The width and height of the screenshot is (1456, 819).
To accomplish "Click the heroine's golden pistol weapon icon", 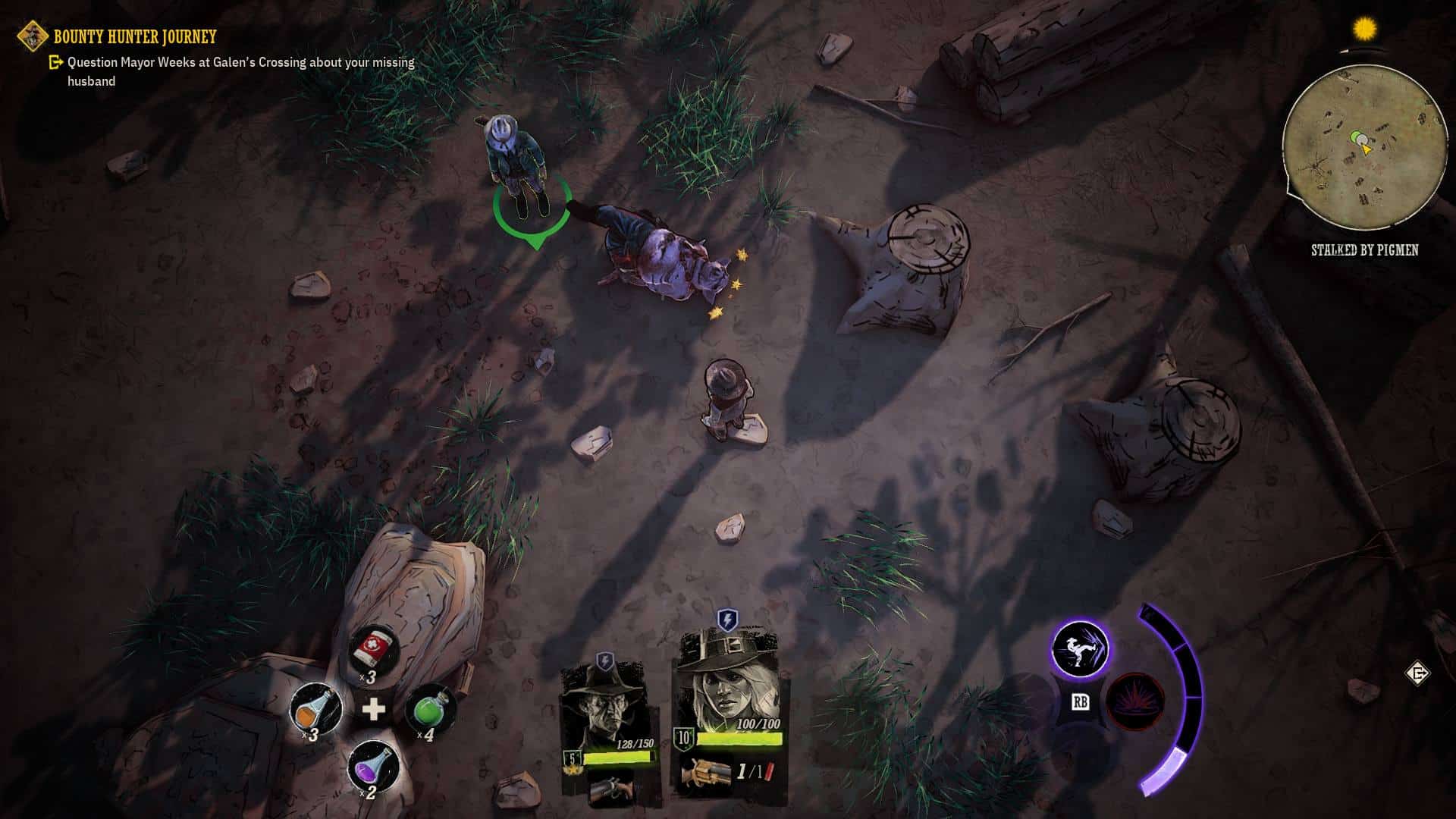I will click(705, 773).
